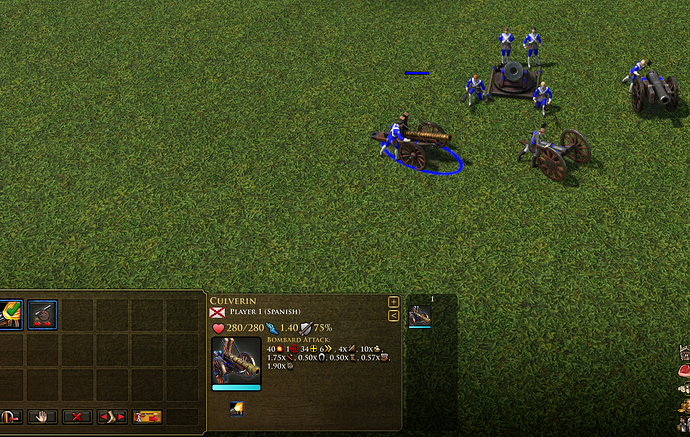The width and height of the screenshot is (690, 437).
Task: Choose the orange cannon move command button
Action: pos(147,416)
